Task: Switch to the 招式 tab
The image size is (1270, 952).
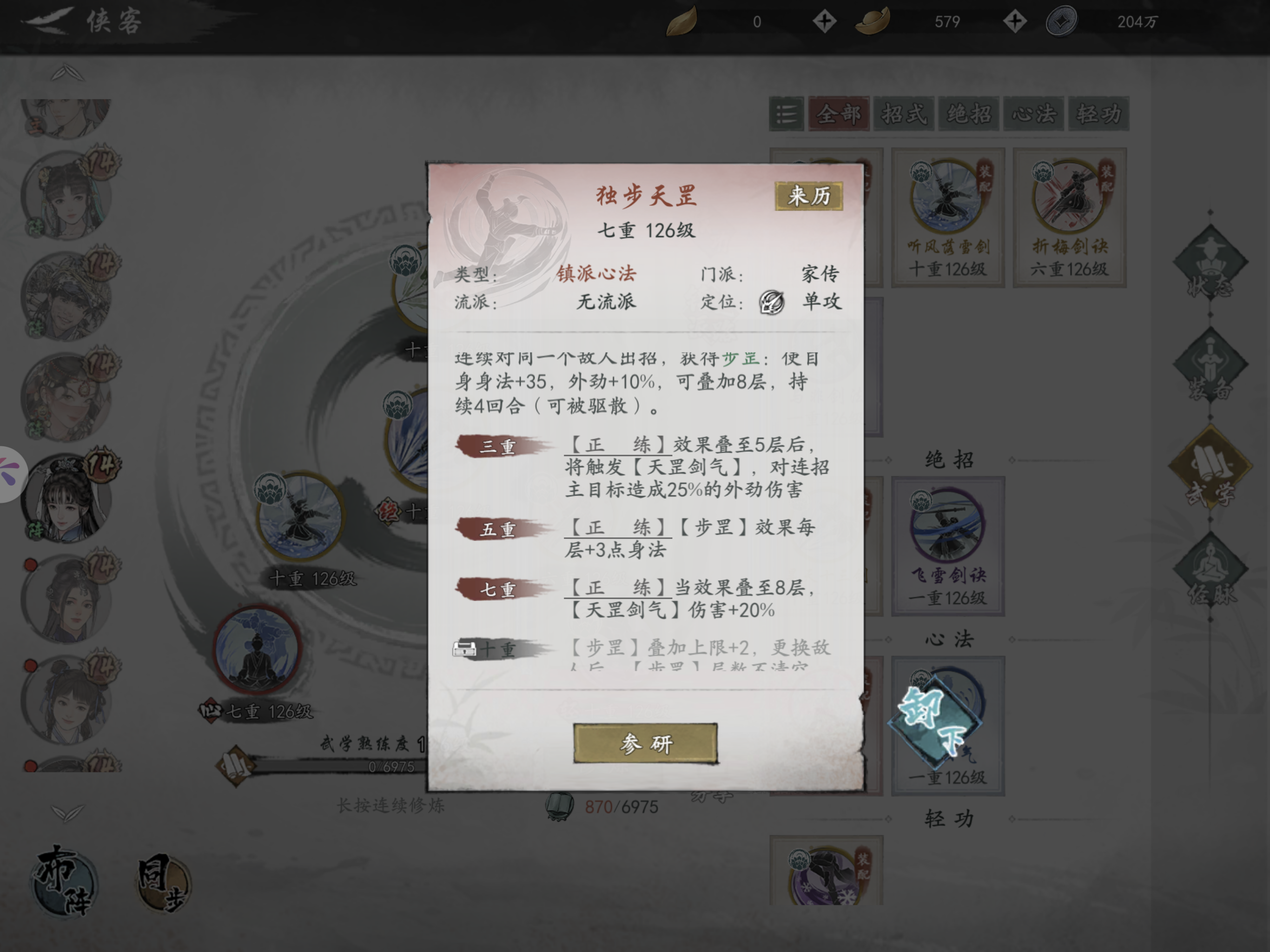Action: (x=903, y=114)
